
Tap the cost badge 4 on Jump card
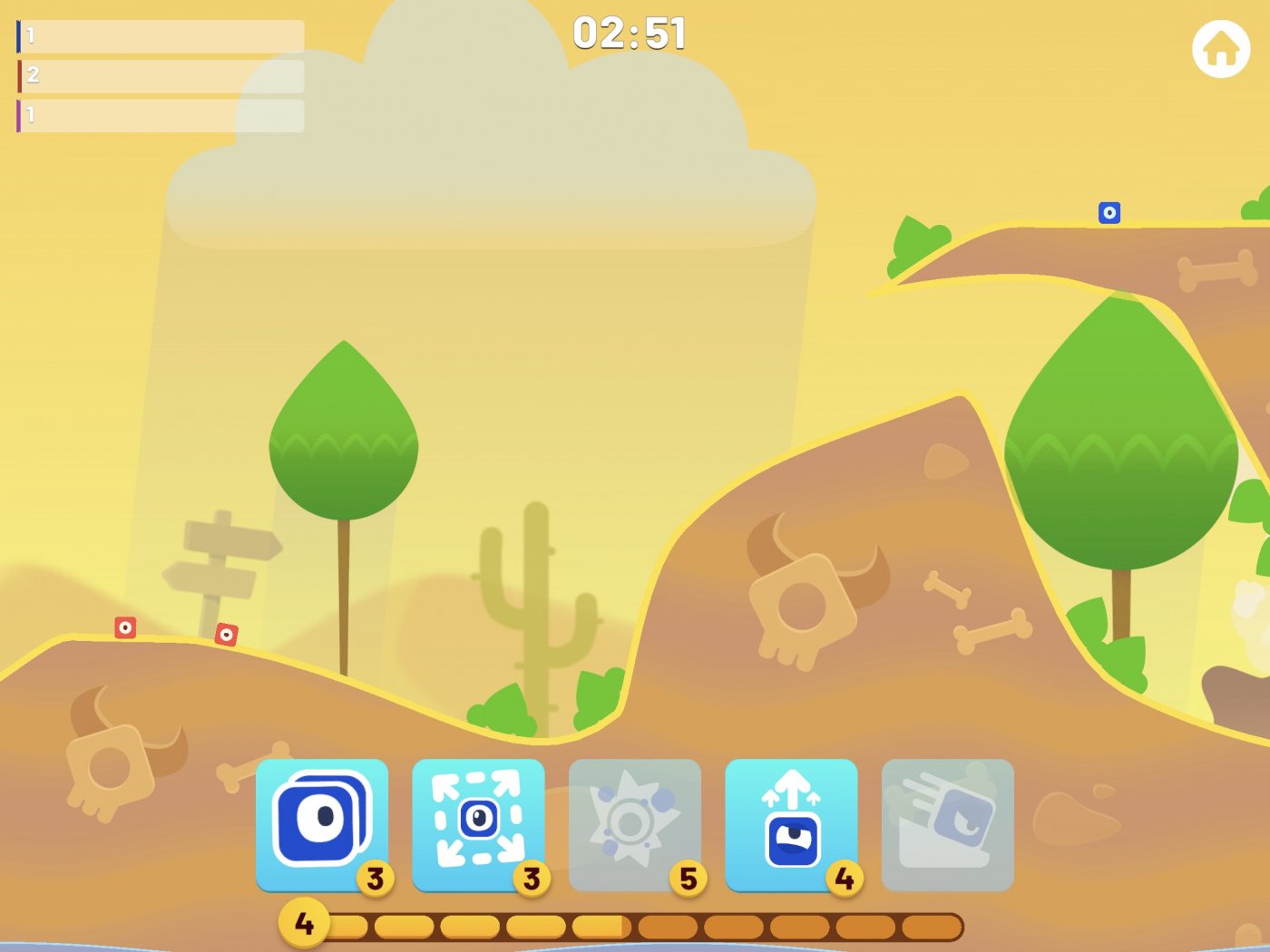(x=844, y=878)
